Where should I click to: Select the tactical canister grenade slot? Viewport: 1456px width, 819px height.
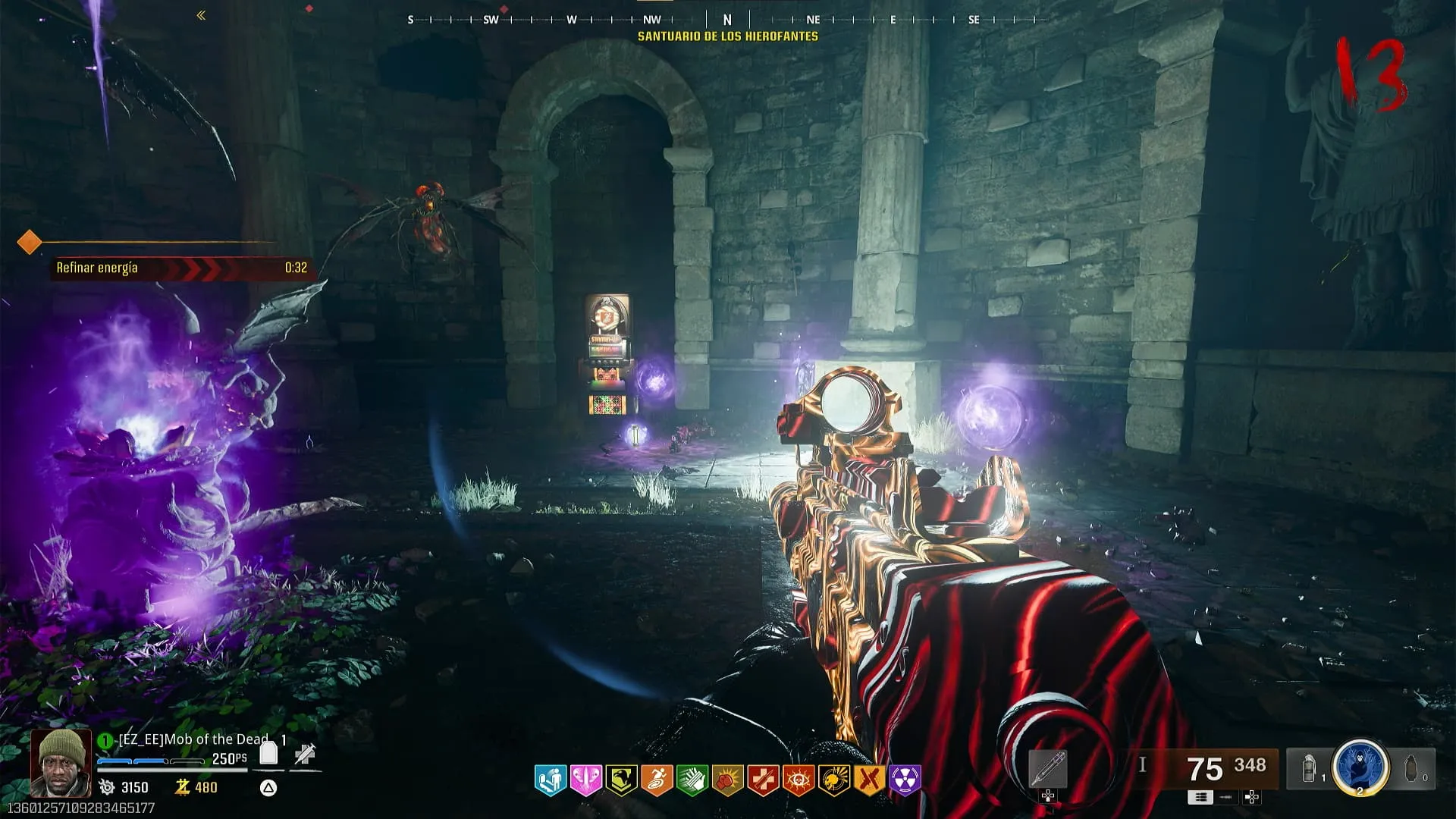(x=1309, y=768)
